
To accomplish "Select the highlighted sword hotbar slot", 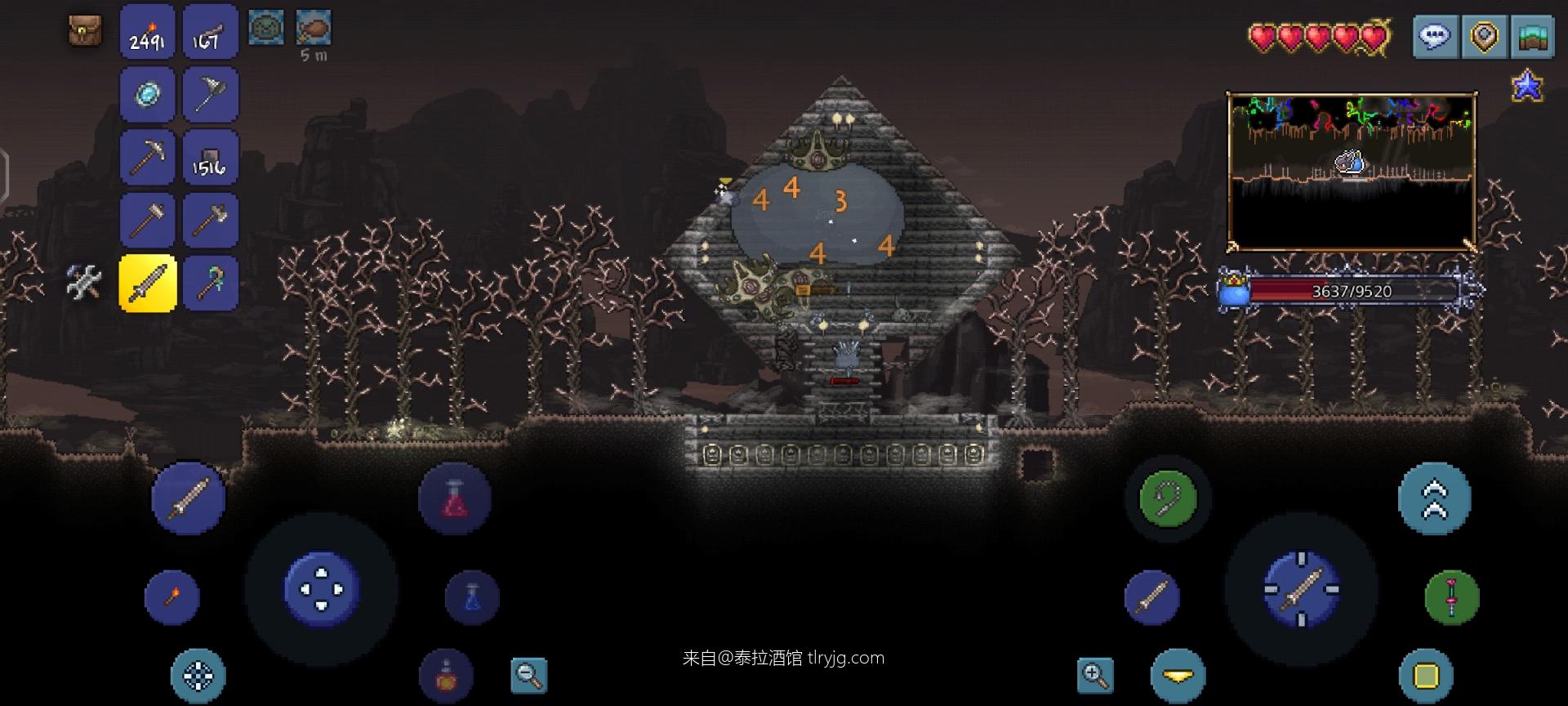I will click(148, 283).
